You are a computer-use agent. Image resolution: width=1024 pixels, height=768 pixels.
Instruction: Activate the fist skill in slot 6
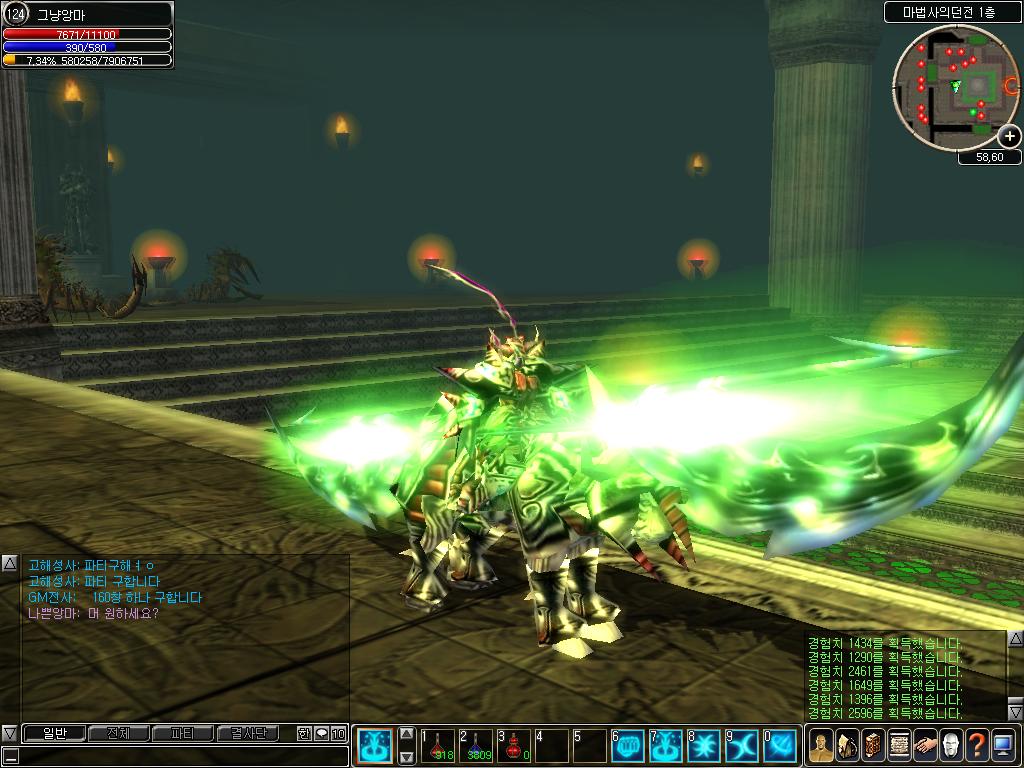click(628, 745)
